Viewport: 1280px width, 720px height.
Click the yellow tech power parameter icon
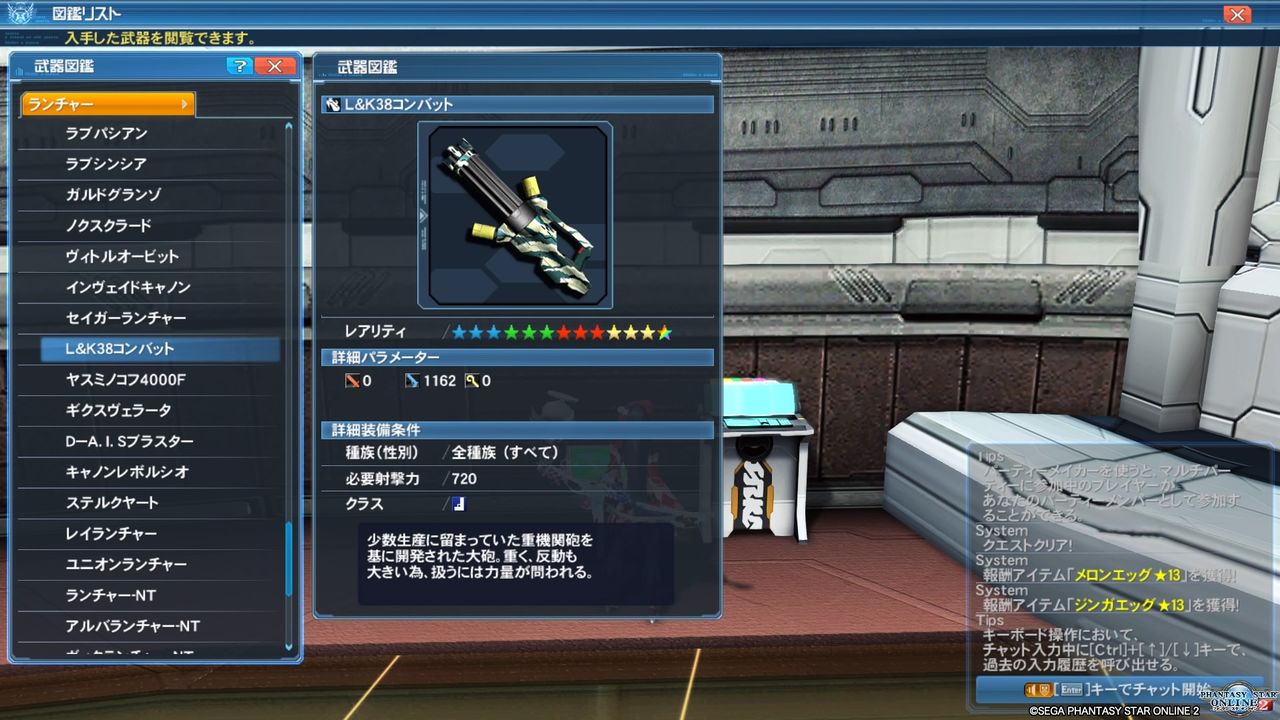473,380
